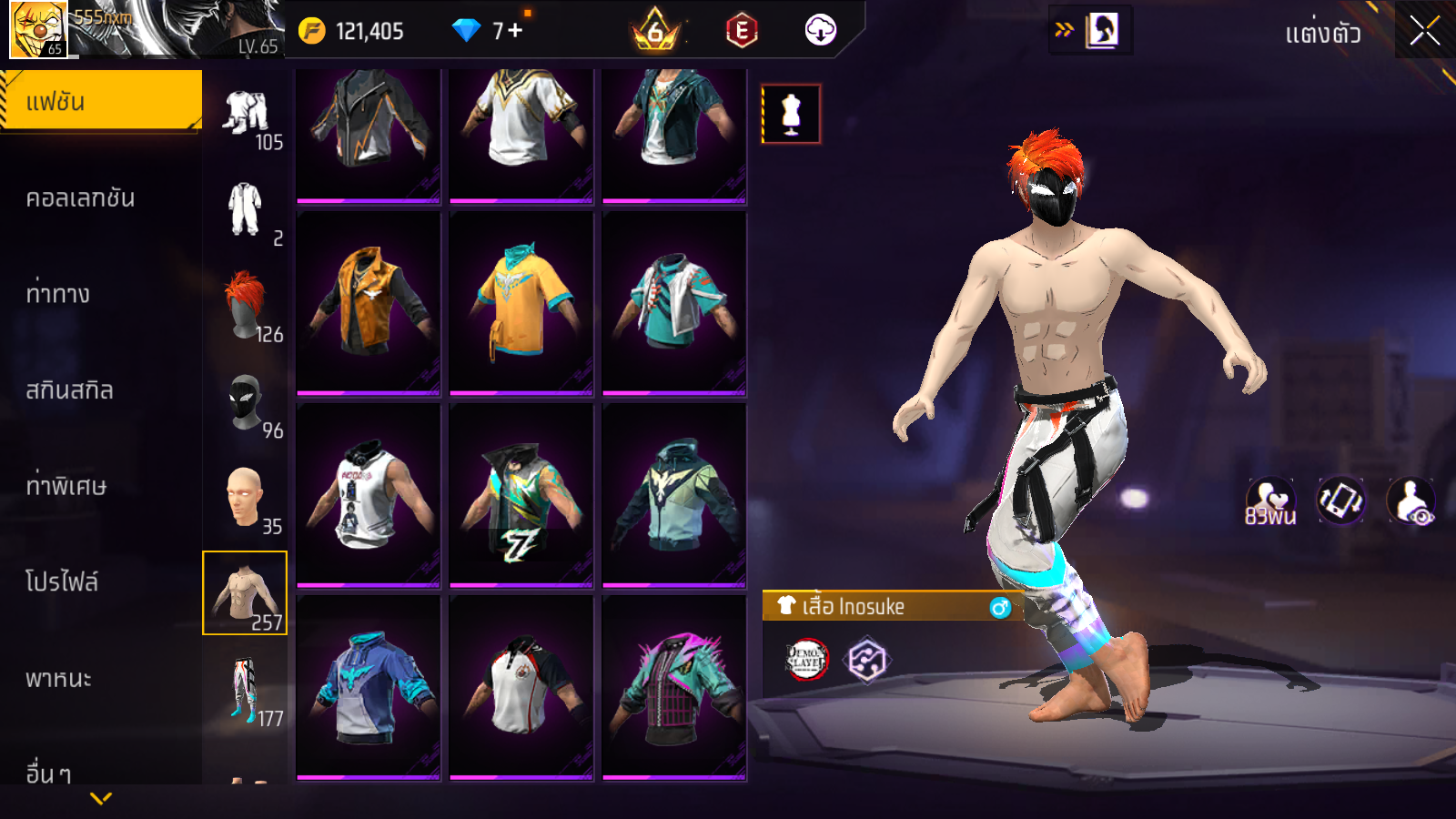The height and width of the screenshot is (819, 1456).
Task: Close the dress-up screen
Action: [1424, 32]
